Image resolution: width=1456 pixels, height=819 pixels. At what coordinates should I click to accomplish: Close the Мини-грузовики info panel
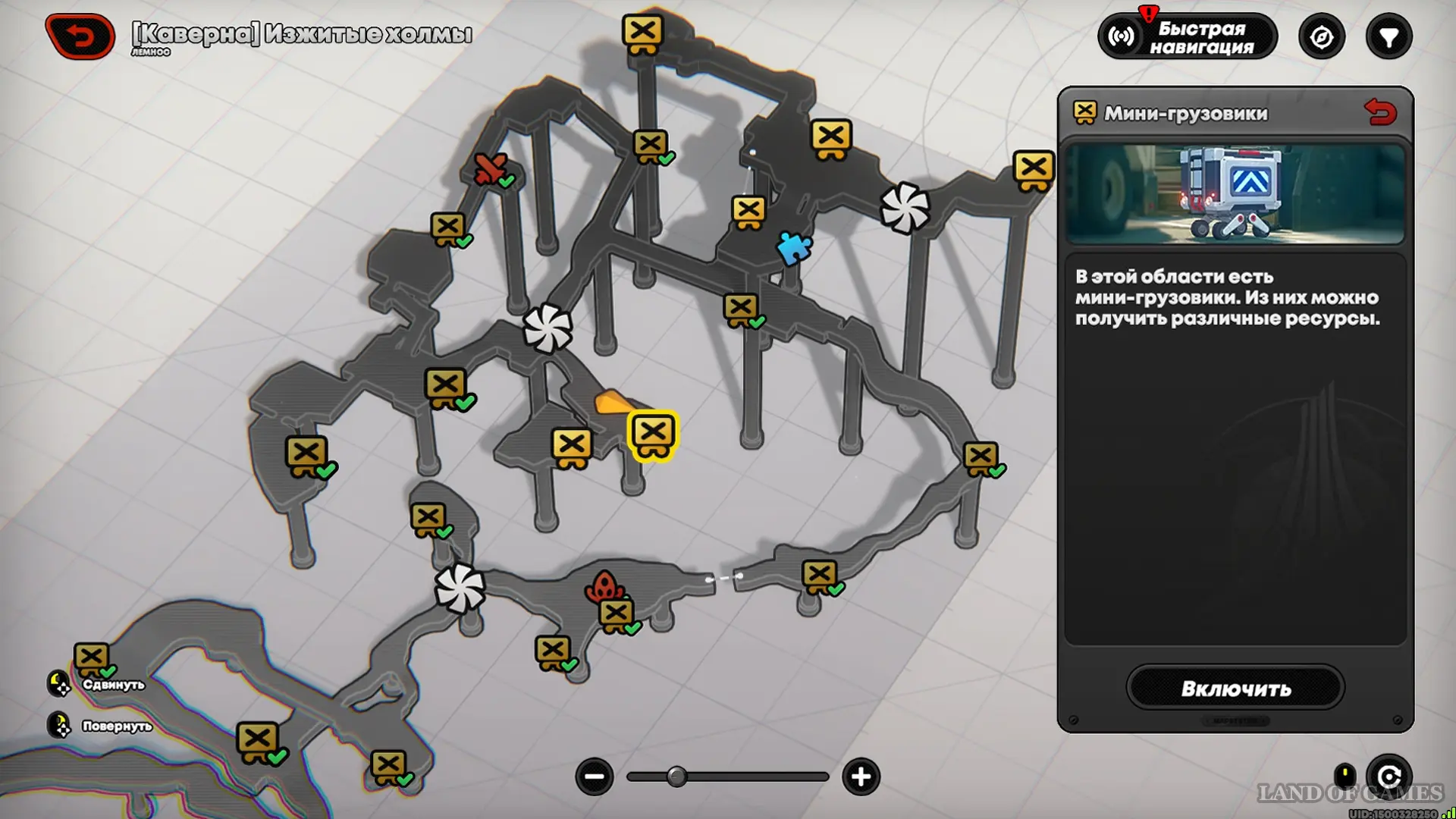point(1379,112)
